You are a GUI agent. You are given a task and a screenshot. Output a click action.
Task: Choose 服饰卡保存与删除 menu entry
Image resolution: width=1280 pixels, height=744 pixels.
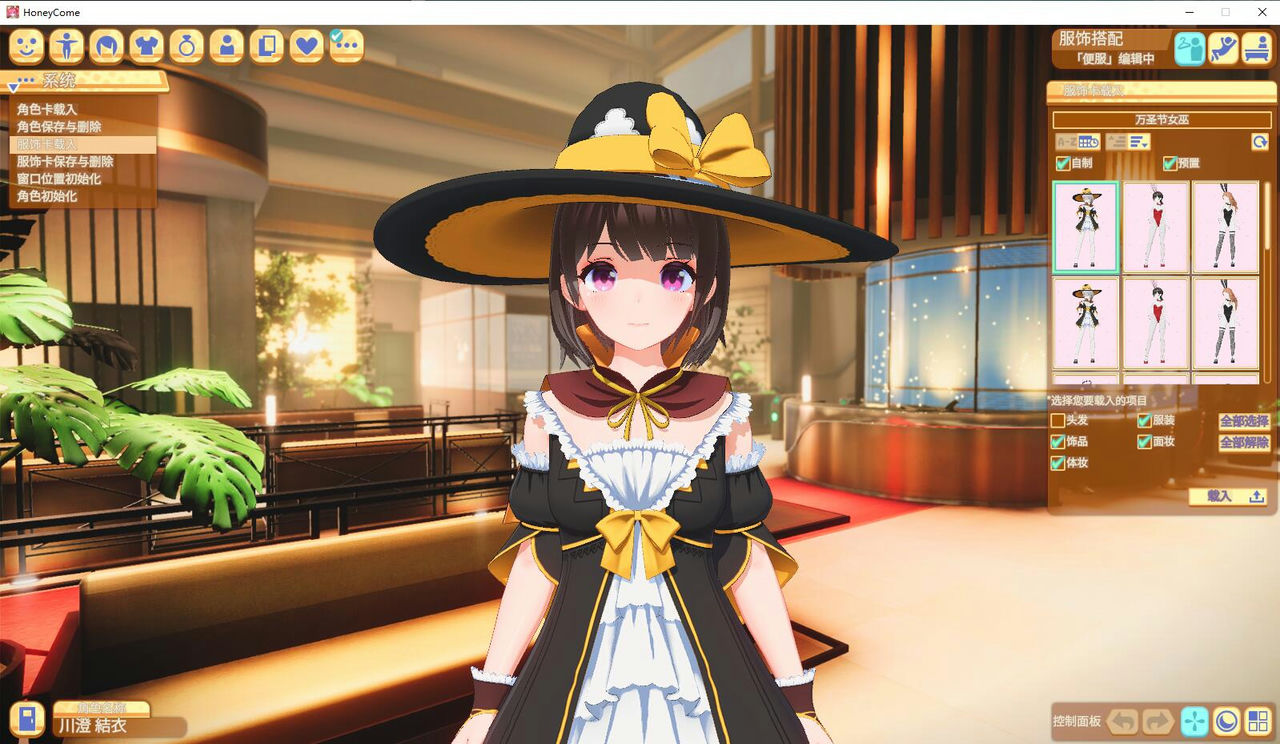(64, 162)
